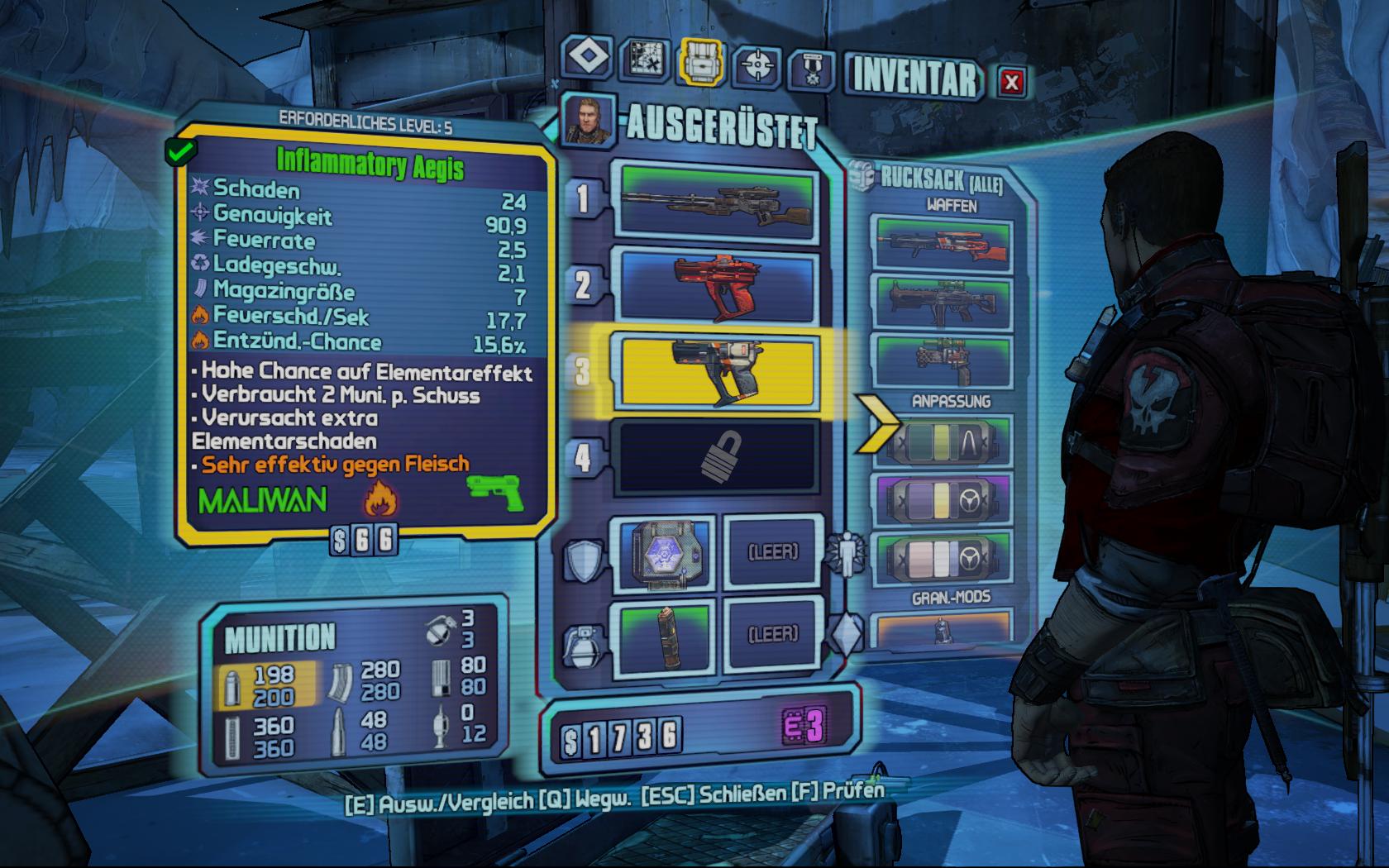Click the locked weapon slot 4
1389x868 pixels.
(716, 456)
